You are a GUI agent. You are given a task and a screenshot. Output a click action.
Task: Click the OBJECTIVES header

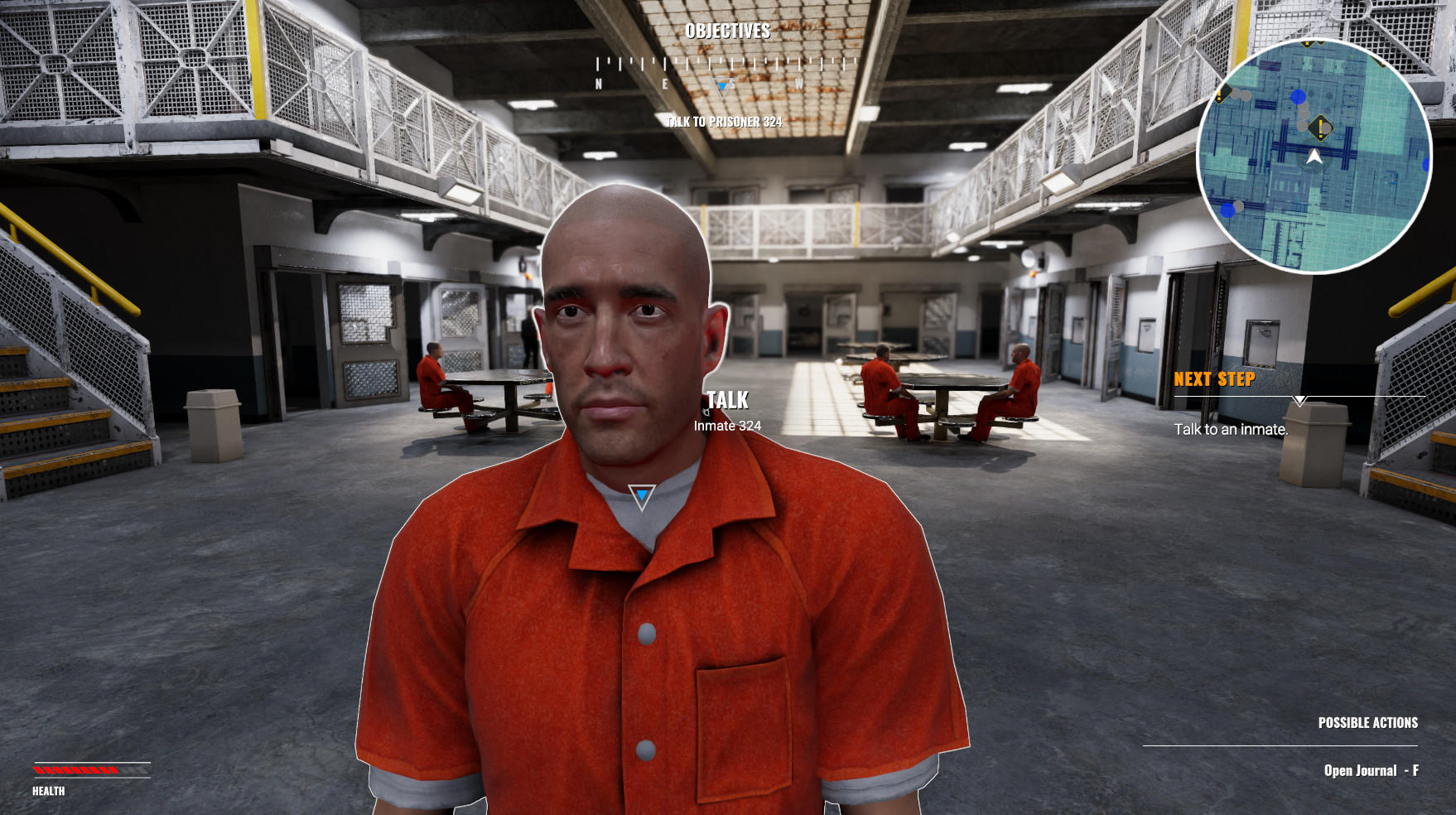727,33
